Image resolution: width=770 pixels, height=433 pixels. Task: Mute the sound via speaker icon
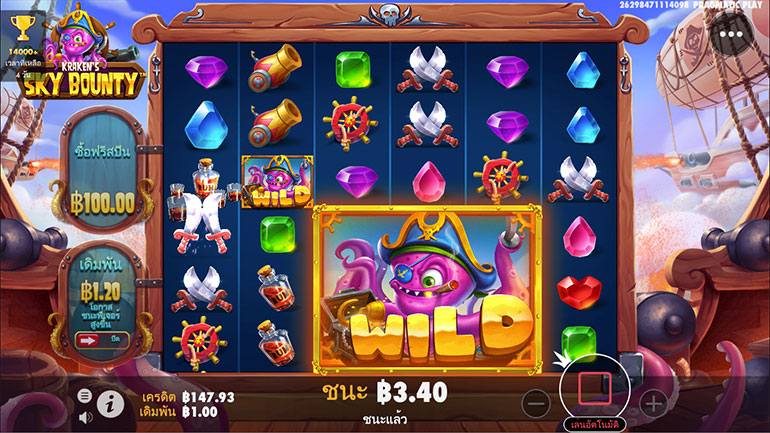85,415
